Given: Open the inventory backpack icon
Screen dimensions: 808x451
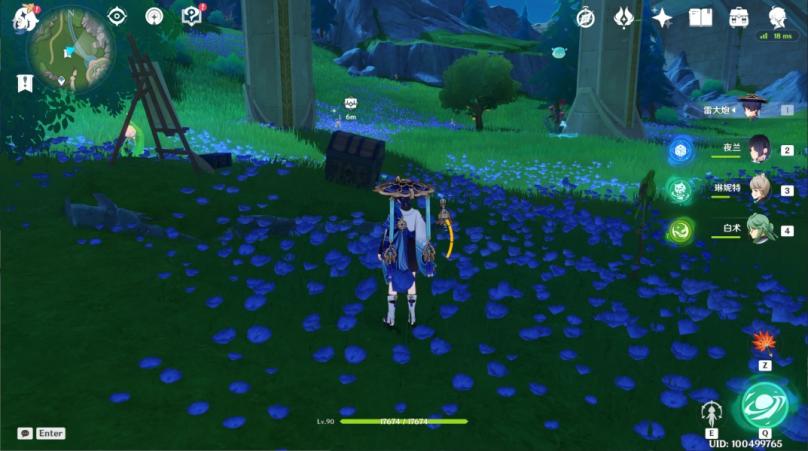Looking at the screenshot, I should pos(739,17).
